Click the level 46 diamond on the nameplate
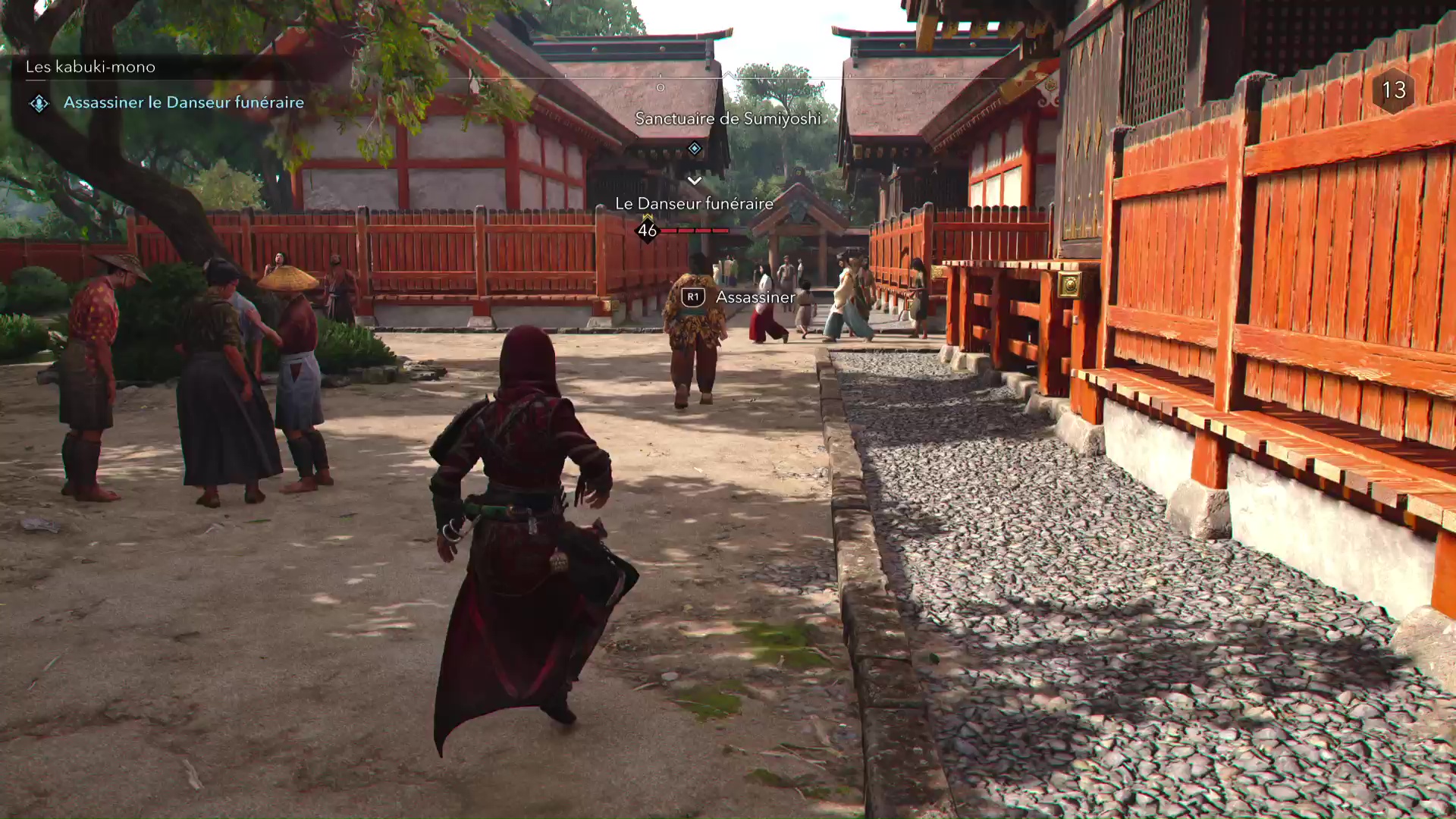Image resolution: width=1456 pixels, height=819 pixels. tap(646, 232)
